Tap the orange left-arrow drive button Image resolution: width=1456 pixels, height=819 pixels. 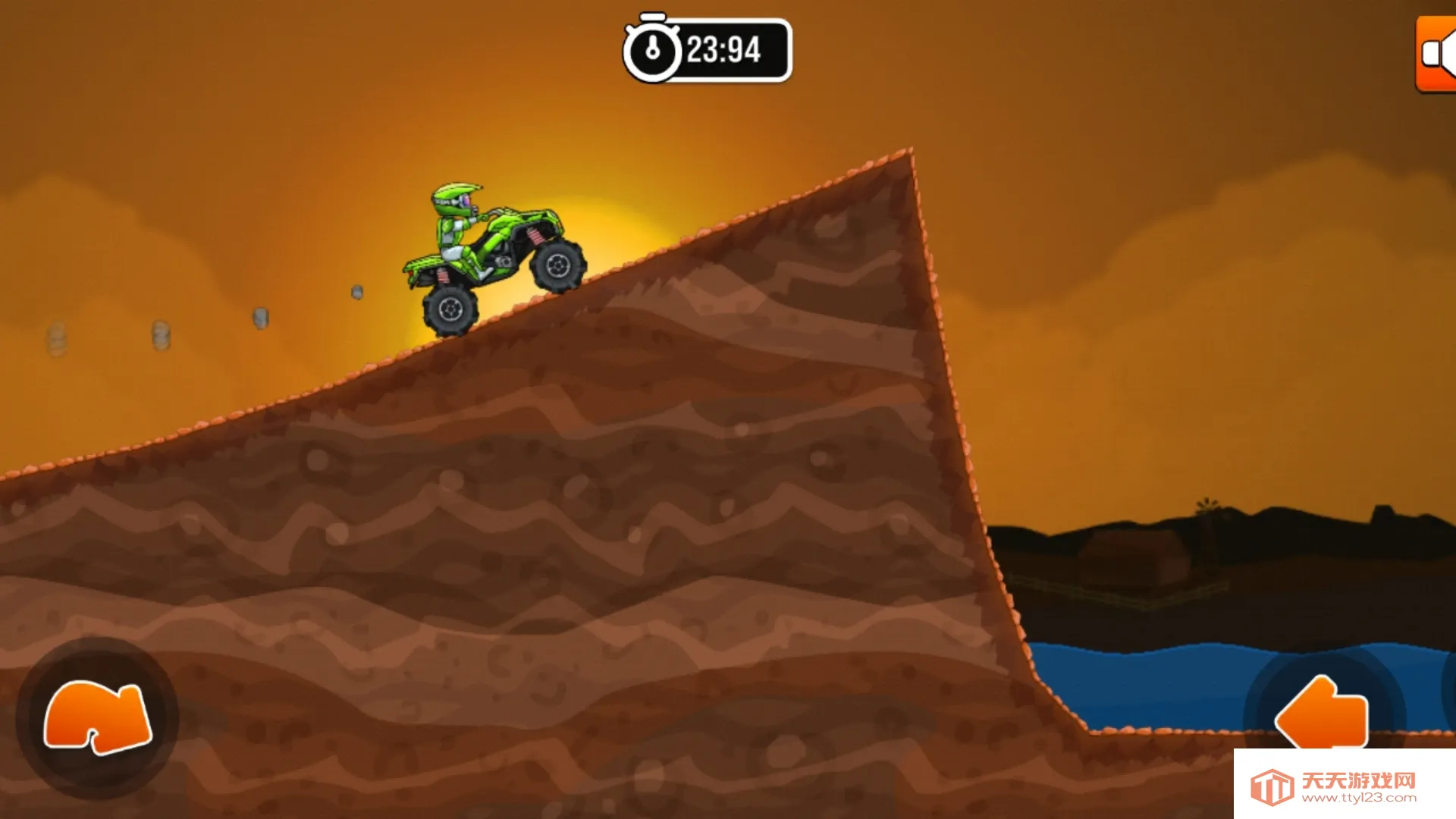point(1322,713)
